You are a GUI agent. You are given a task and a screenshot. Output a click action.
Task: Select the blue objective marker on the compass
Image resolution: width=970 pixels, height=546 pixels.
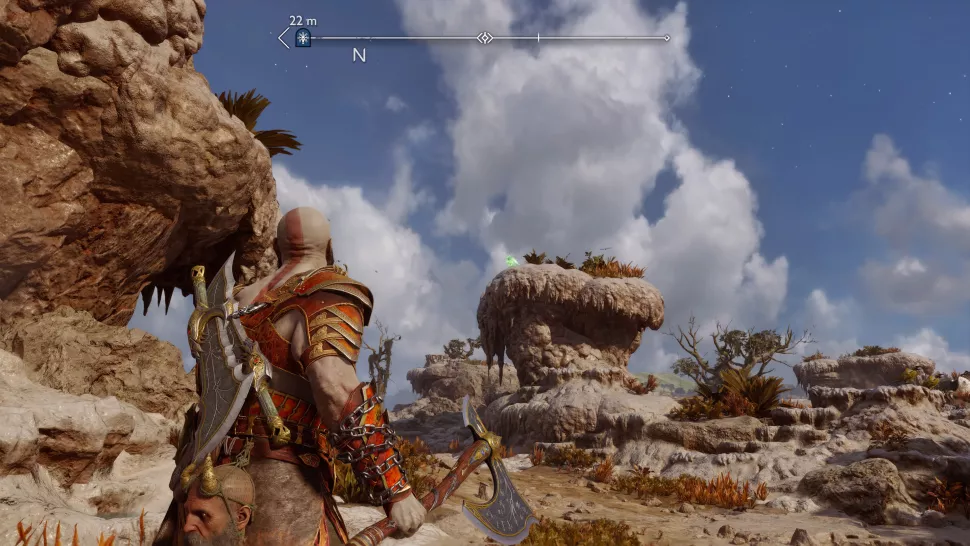(302, 39)
